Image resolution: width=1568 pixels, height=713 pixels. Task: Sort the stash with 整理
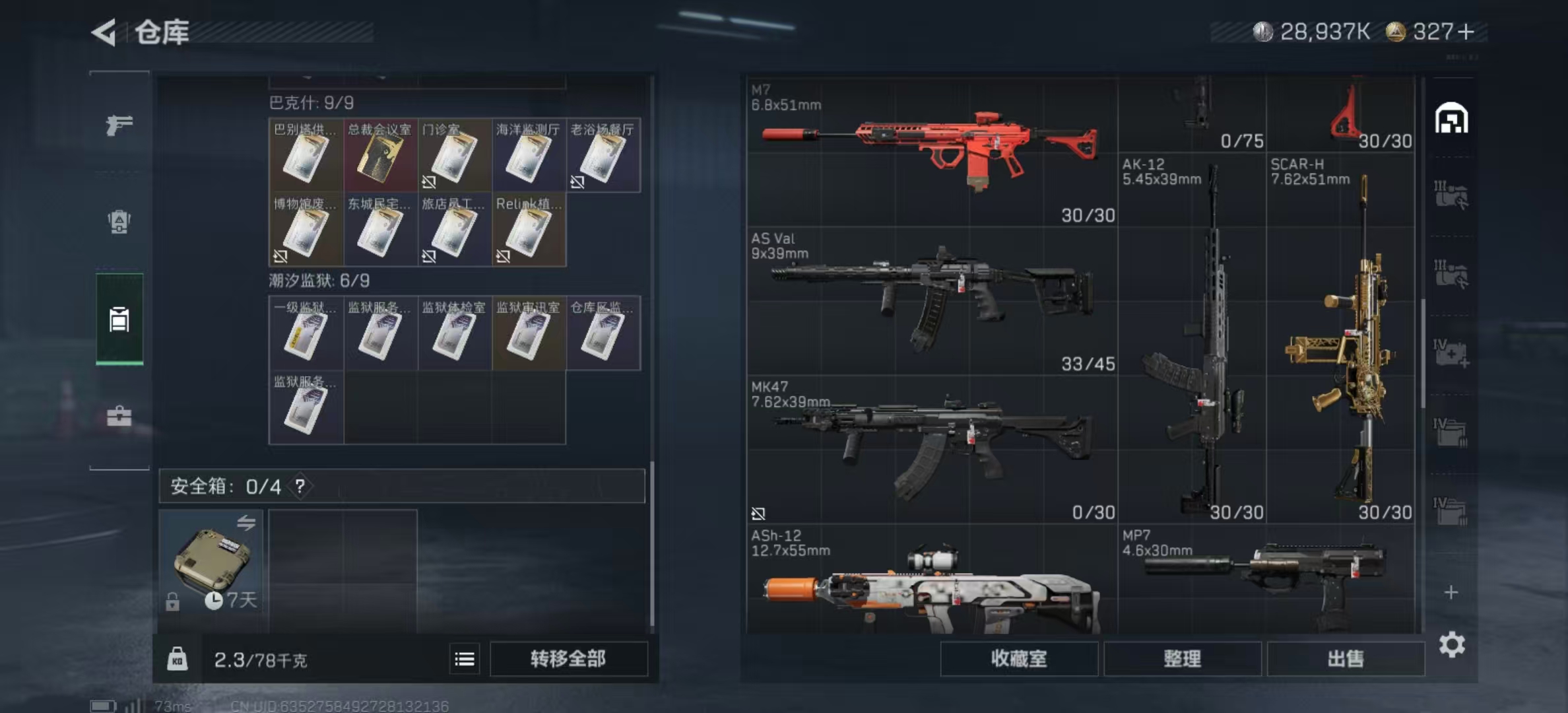tap(1182, 659)
